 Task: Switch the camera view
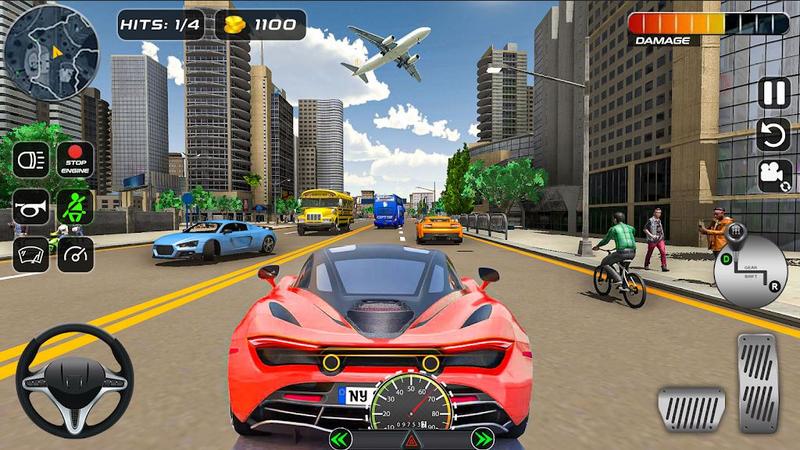point(773,175)
